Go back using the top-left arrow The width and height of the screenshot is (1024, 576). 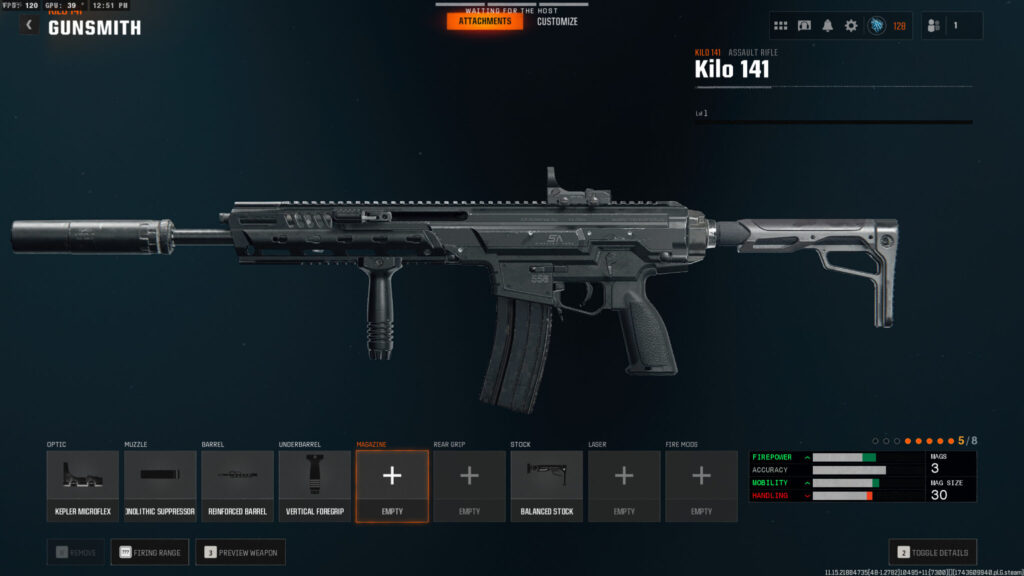pyautogui.click(x=28, y=25)
